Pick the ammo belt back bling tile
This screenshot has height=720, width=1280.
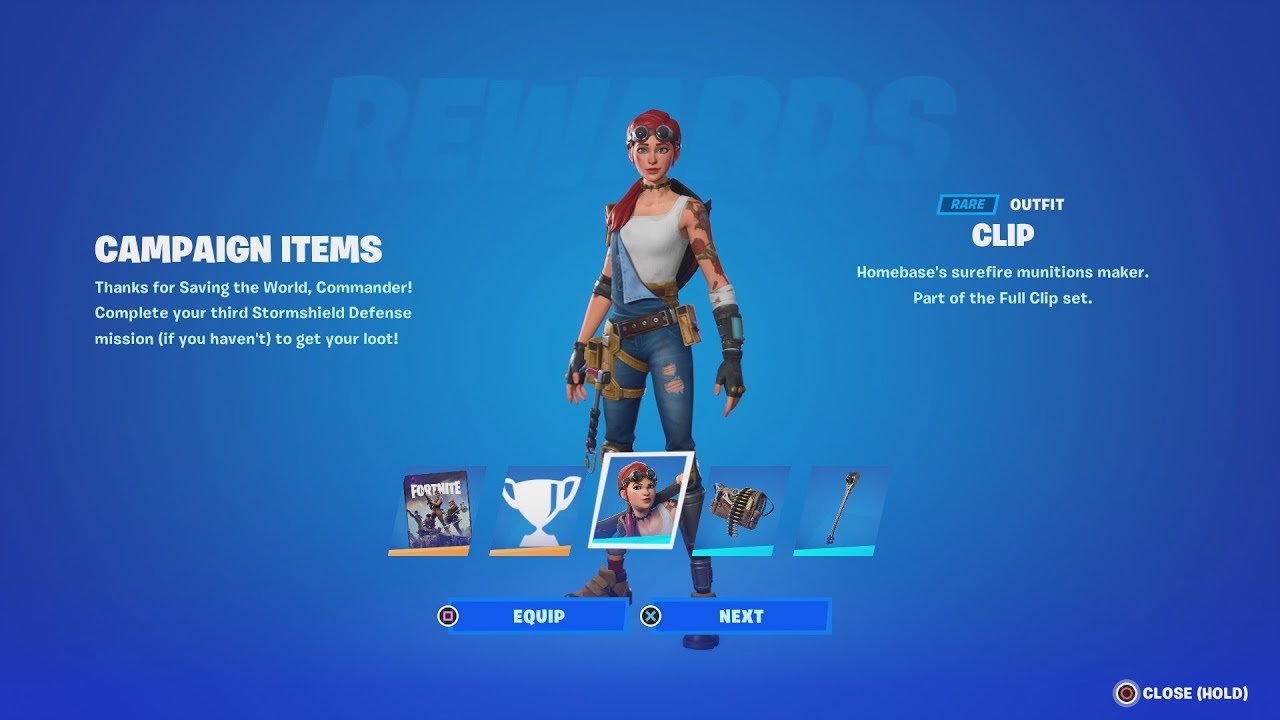pos(740,510)
